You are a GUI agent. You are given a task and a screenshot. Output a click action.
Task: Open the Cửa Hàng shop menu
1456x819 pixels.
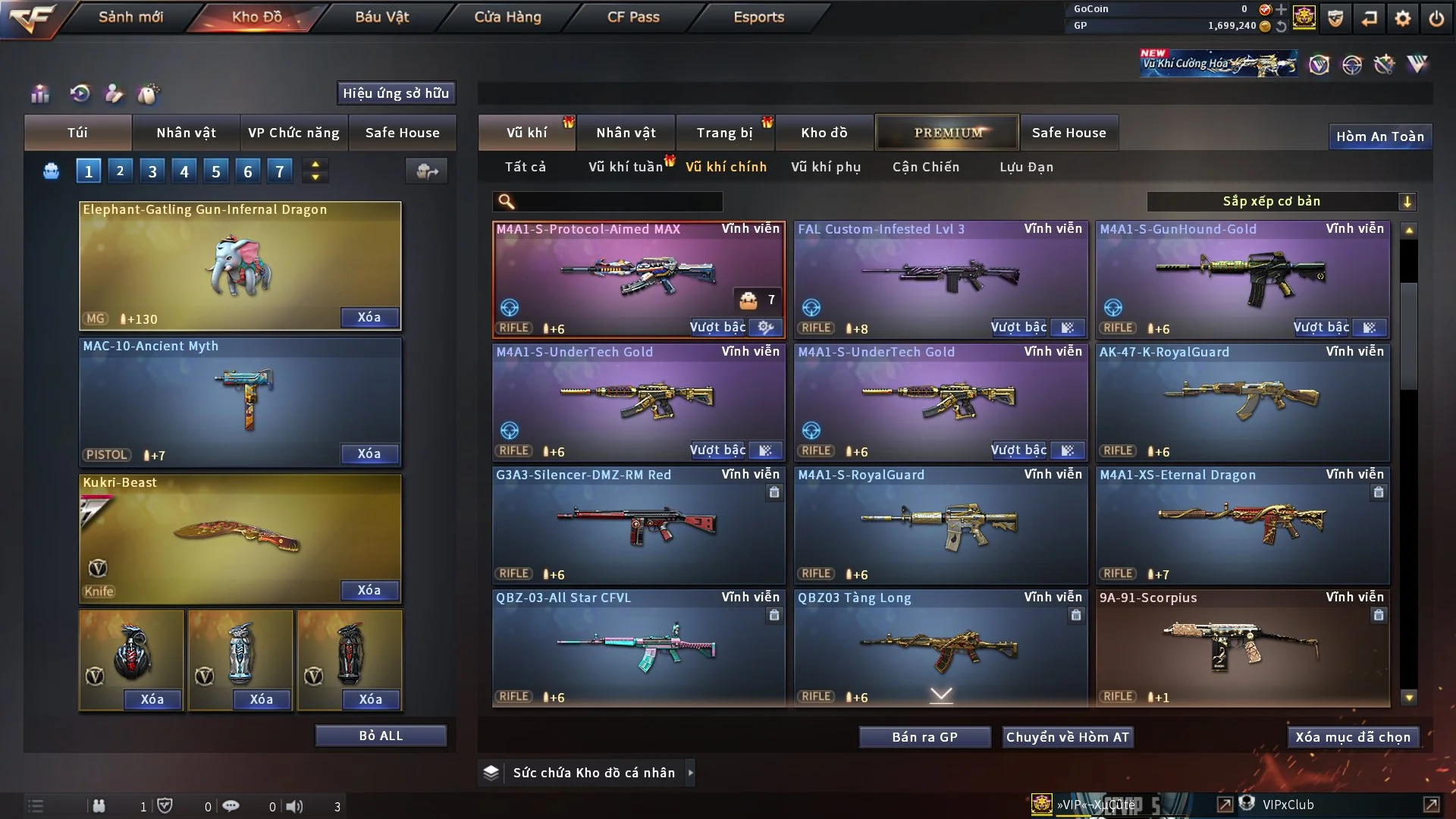pos(507,17)
